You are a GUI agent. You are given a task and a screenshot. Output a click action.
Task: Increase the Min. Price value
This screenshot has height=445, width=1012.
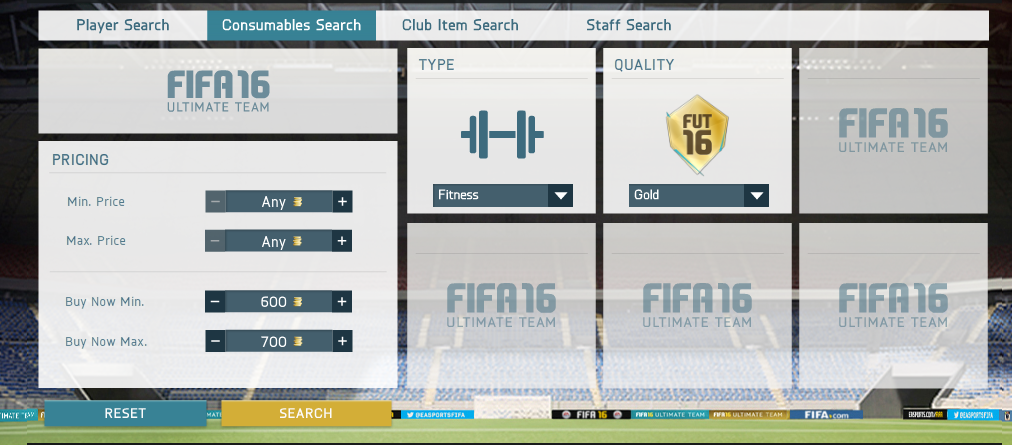342,202
